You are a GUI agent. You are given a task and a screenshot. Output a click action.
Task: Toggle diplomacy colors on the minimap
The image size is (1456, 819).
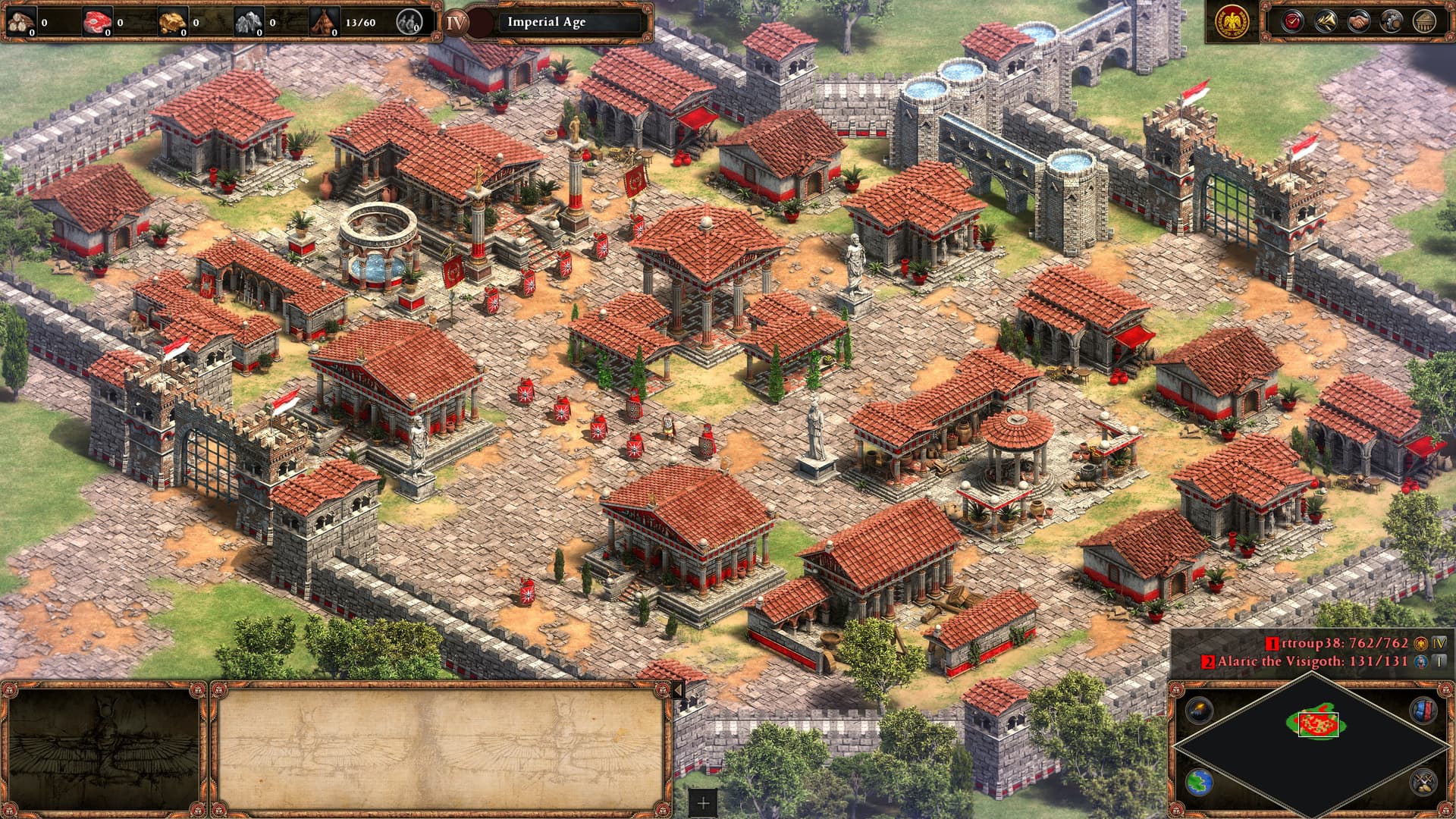[x=1423, y=711]
